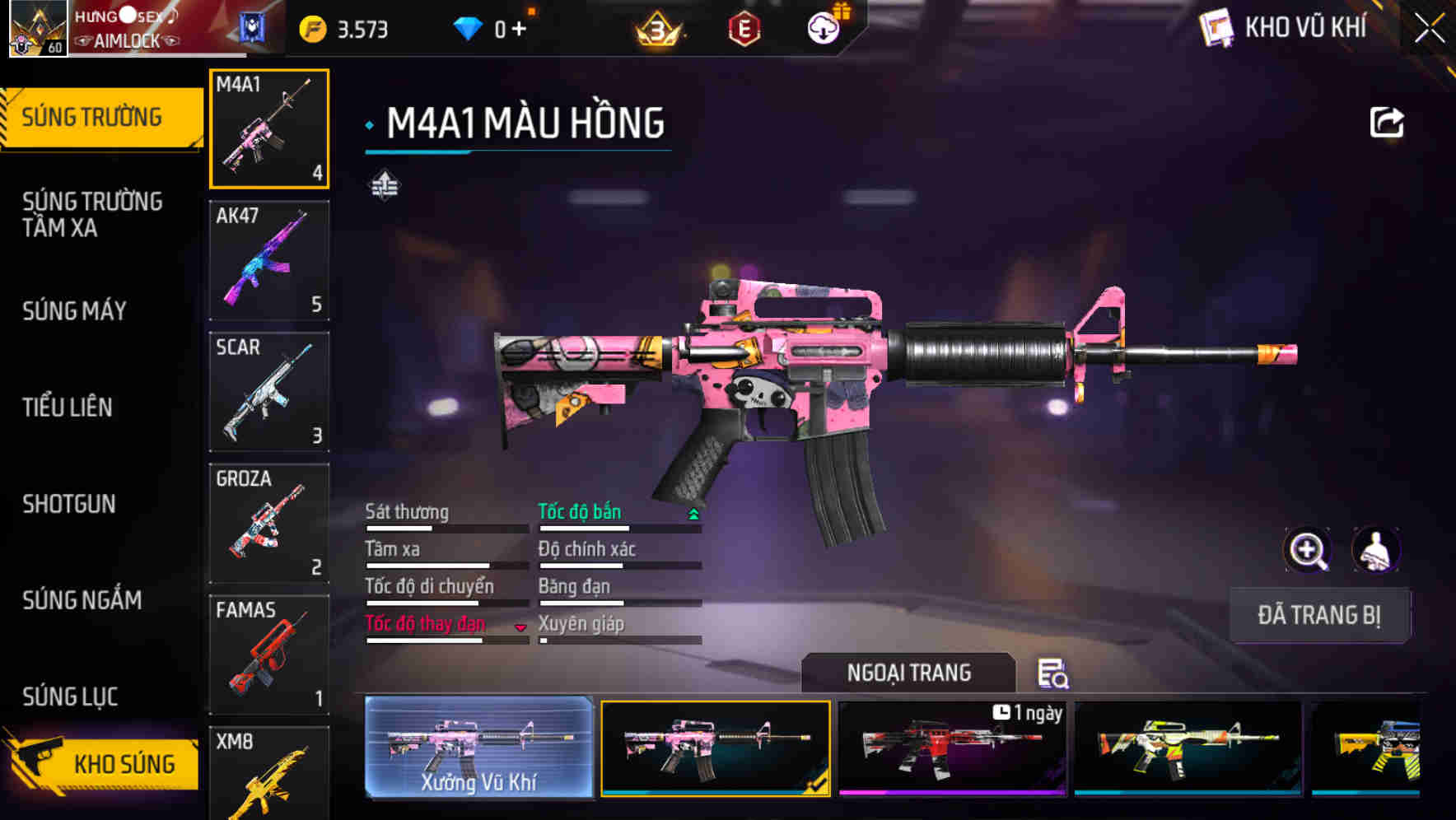Open the SHOTGUN weapon category
Image resolution: width=1456 pixels, height=820 pixels.
pyautogui.click(x=69, y=504)
